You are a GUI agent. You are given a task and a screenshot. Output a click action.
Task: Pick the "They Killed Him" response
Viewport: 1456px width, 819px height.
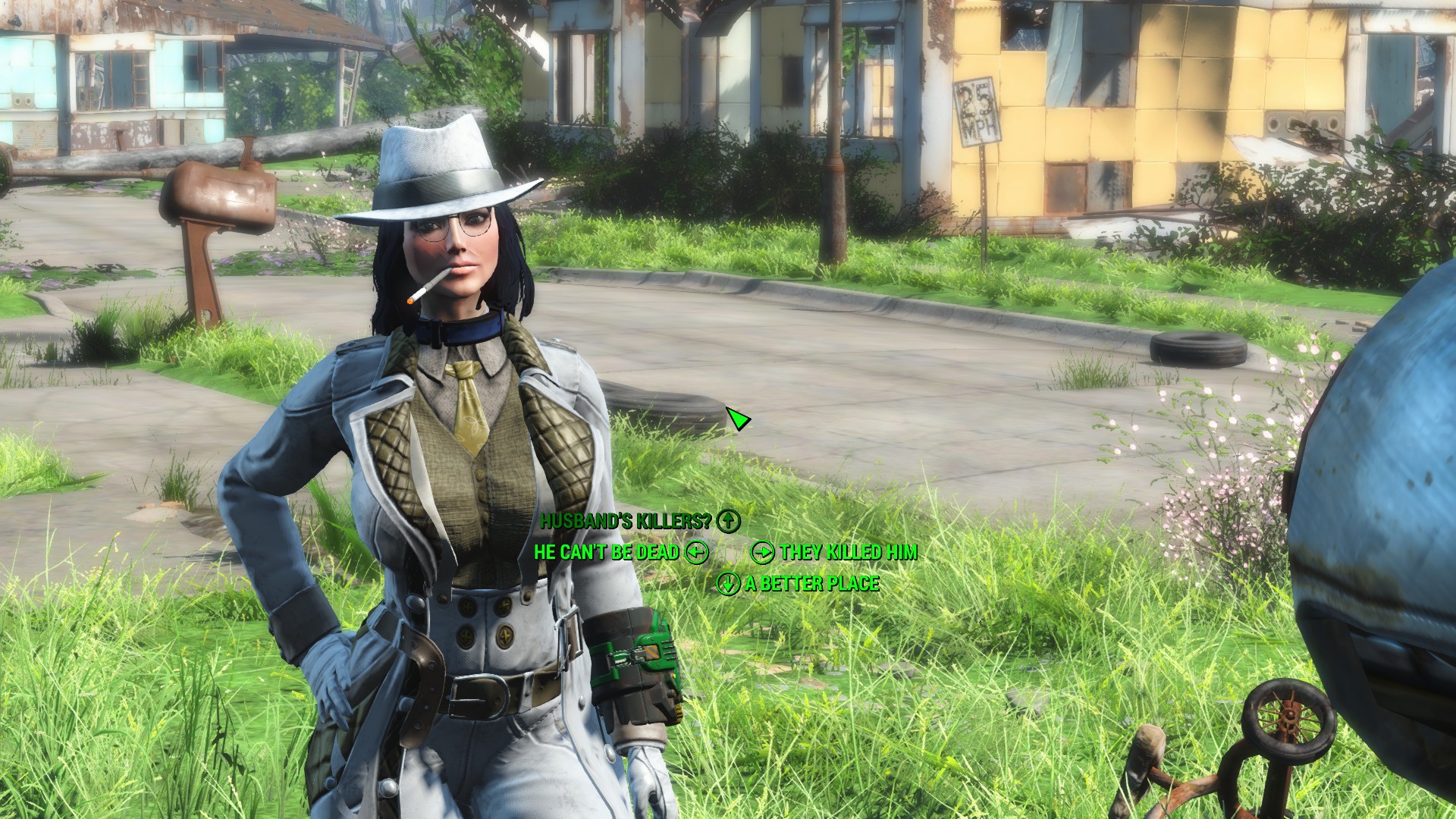click(x=848, y=552)
